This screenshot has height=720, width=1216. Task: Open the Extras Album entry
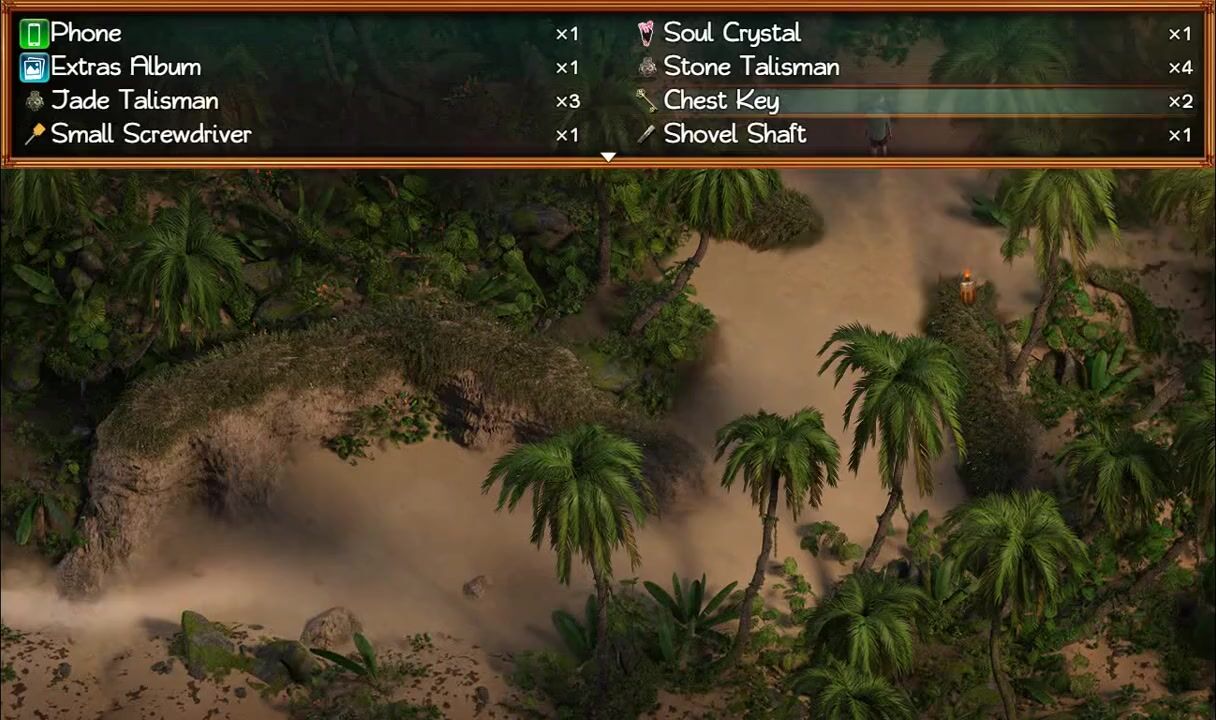coord(126,67)
